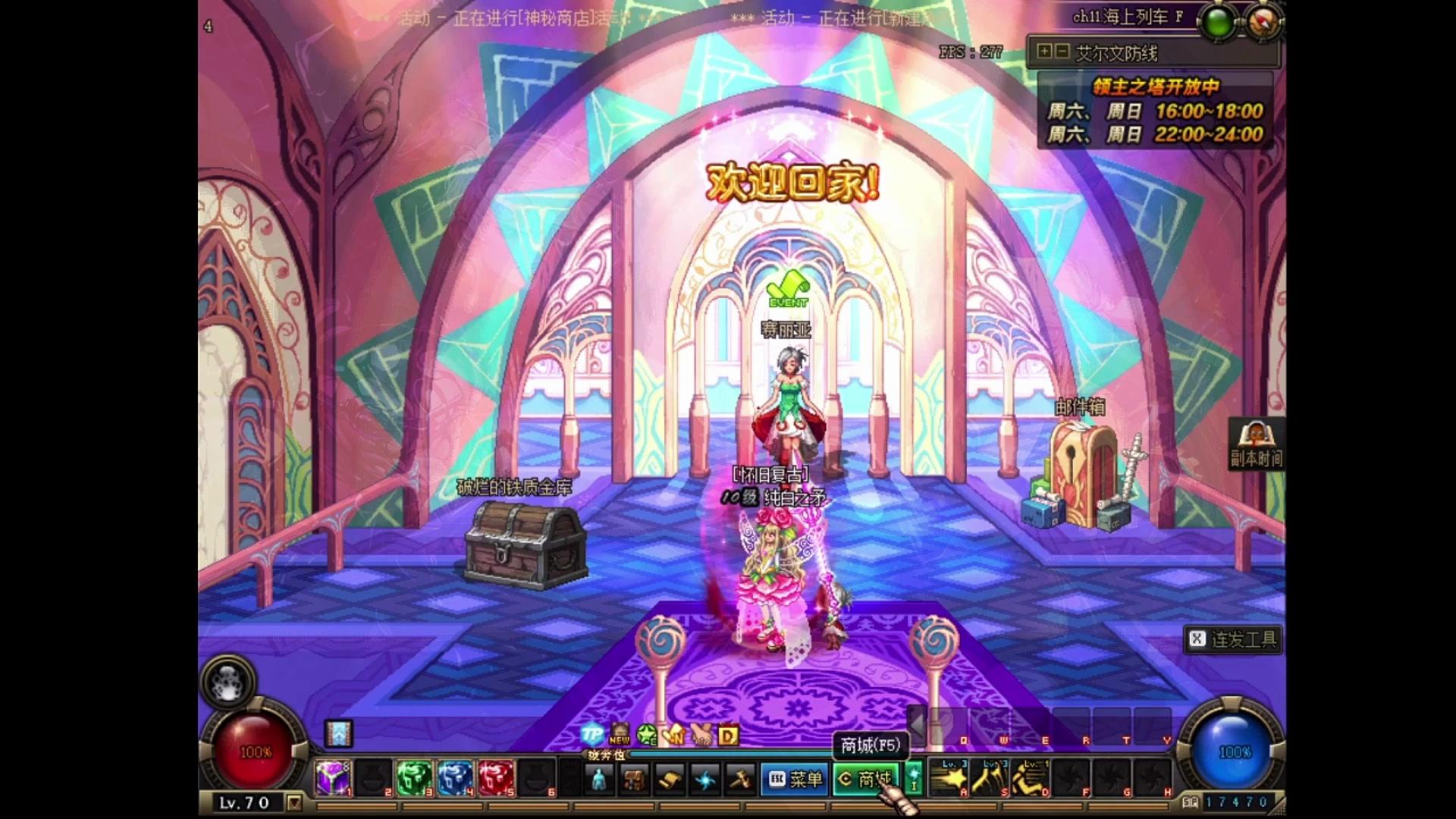
Task: Select the purple cube in hotbar slot 1
Action: (333, 779)
